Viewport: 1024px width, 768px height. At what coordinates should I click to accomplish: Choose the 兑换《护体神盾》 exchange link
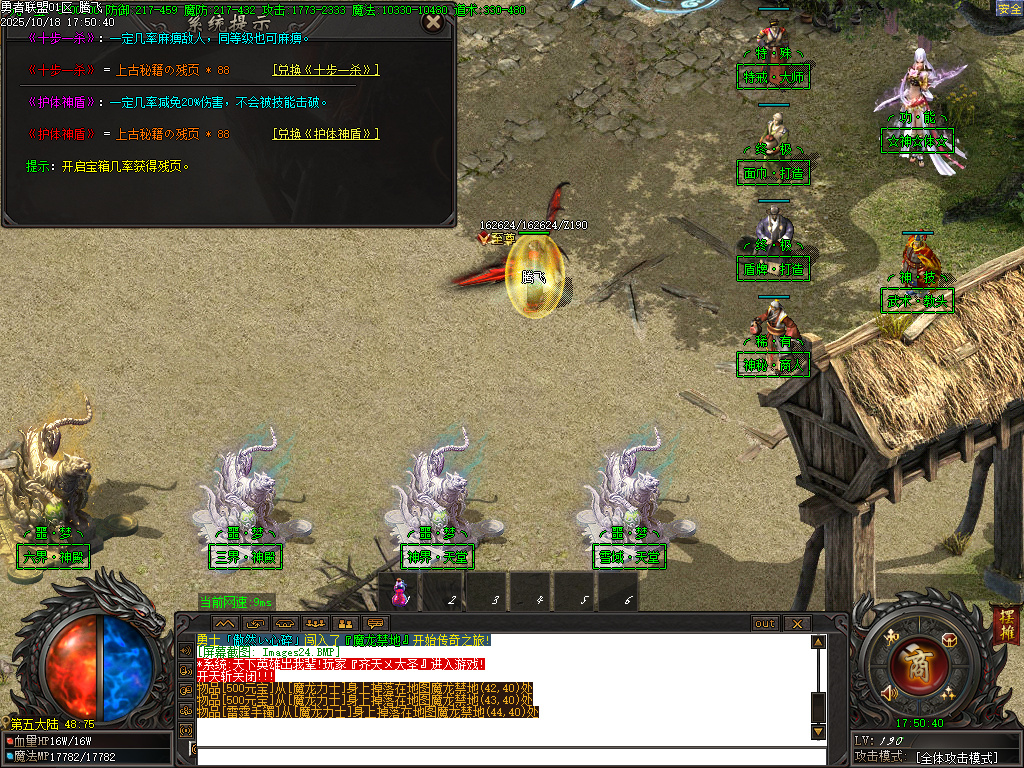coord(326,134)
